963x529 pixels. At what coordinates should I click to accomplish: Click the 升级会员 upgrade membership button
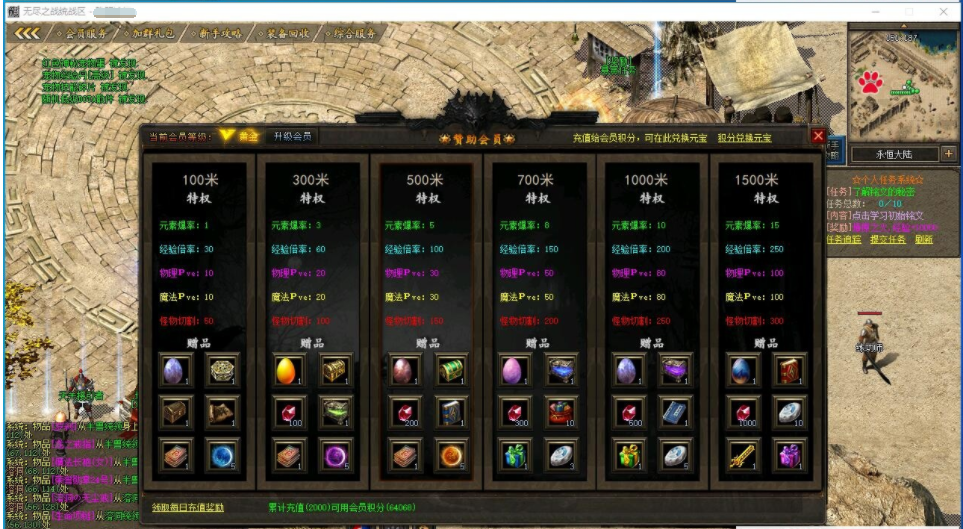[292, 136]
